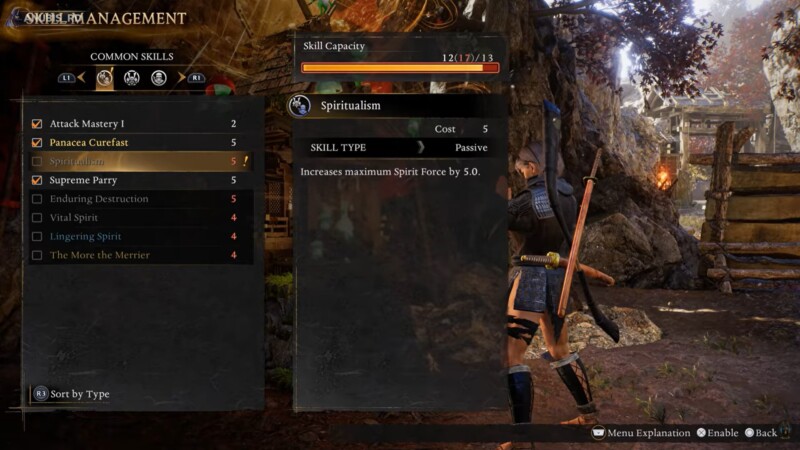This screenshot has height=450, width=800.
Task: Uncheck the Supreme Parry skill
Action: pos(38,180)
